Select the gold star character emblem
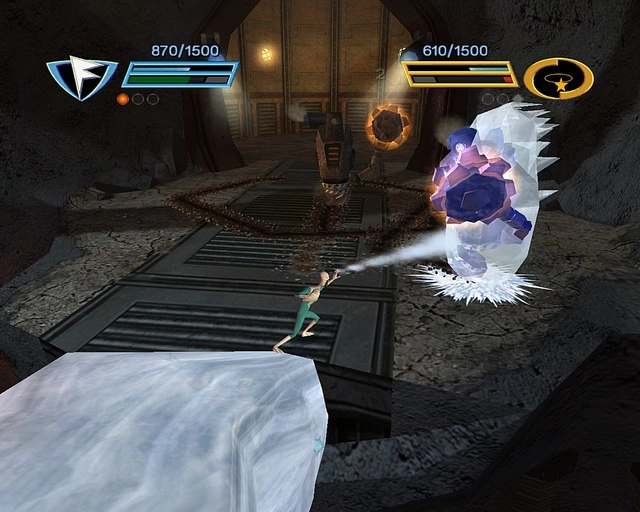Viewport: 640px width, 512px height. [558, 78]
